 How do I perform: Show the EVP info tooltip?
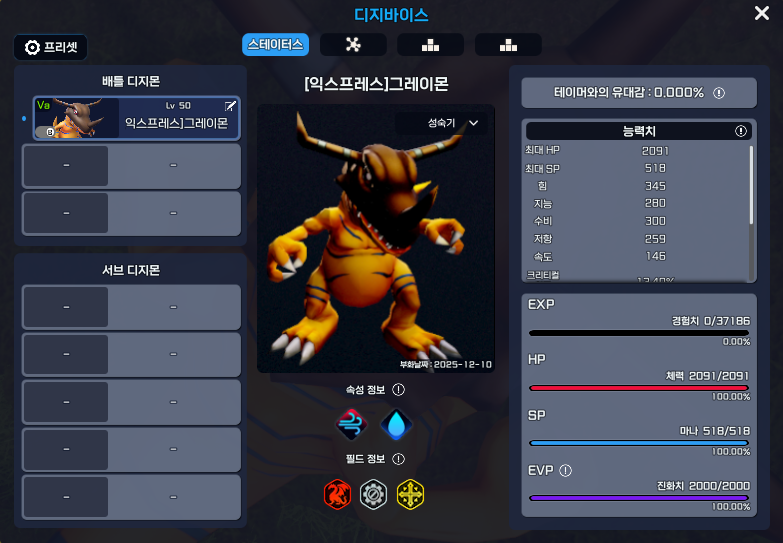click(x=565, y=470)
